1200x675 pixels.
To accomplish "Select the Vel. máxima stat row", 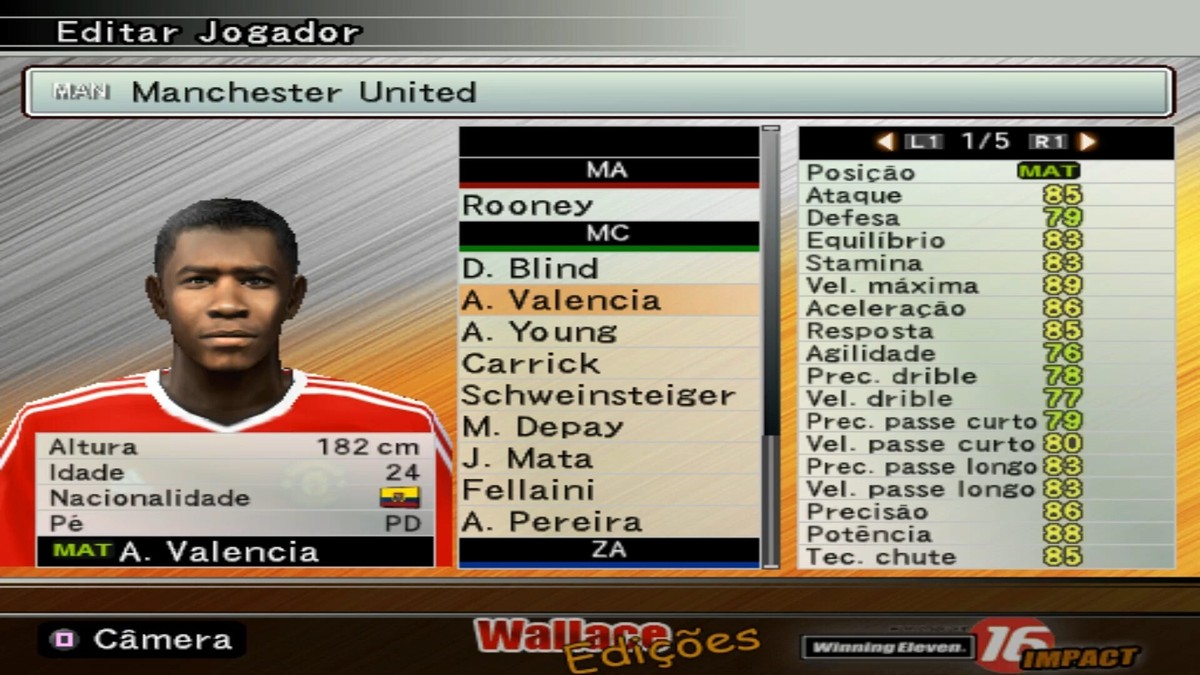I will tap(985, 286).
